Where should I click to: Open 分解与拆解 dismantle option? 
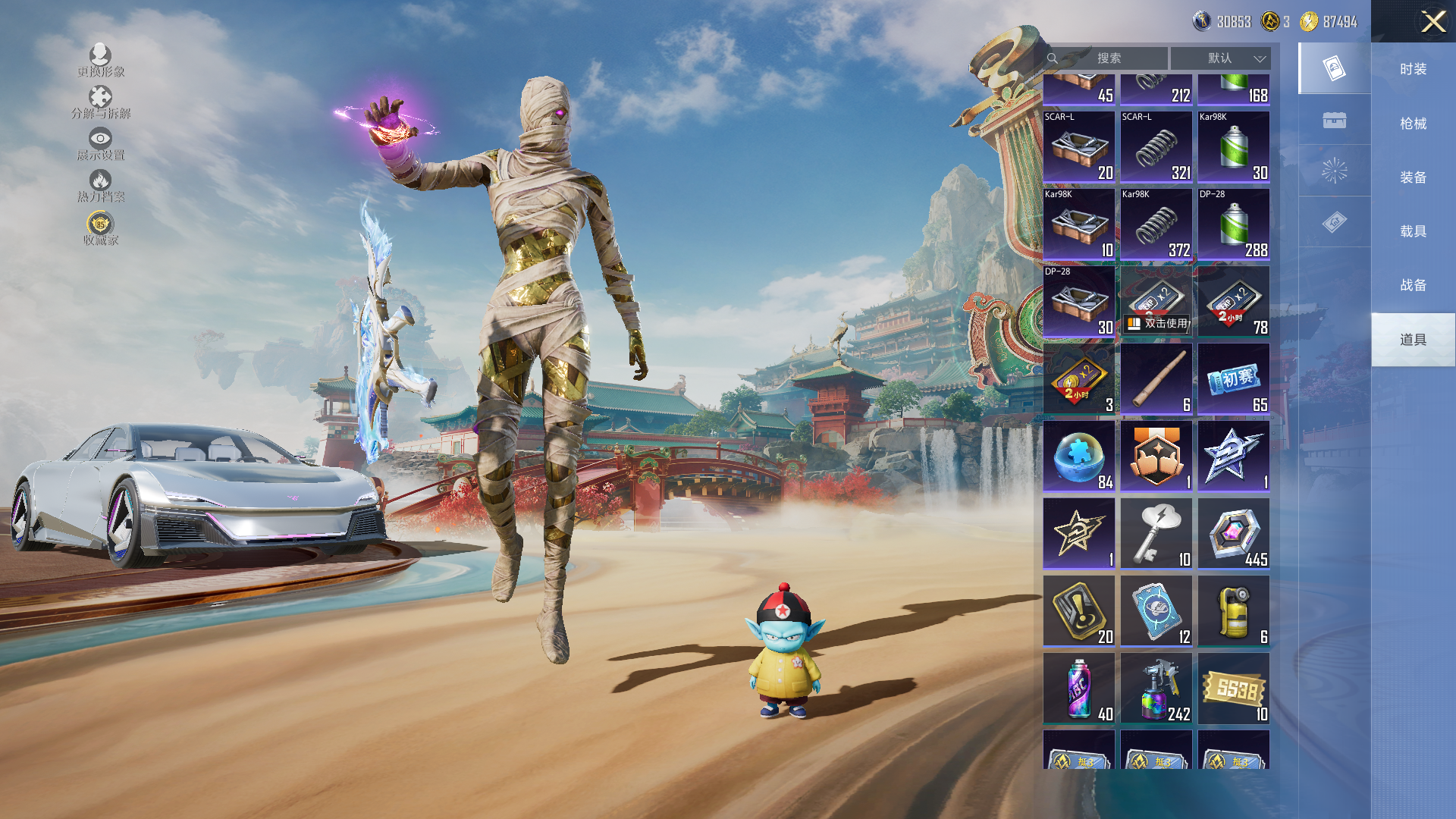pos(100,102)
